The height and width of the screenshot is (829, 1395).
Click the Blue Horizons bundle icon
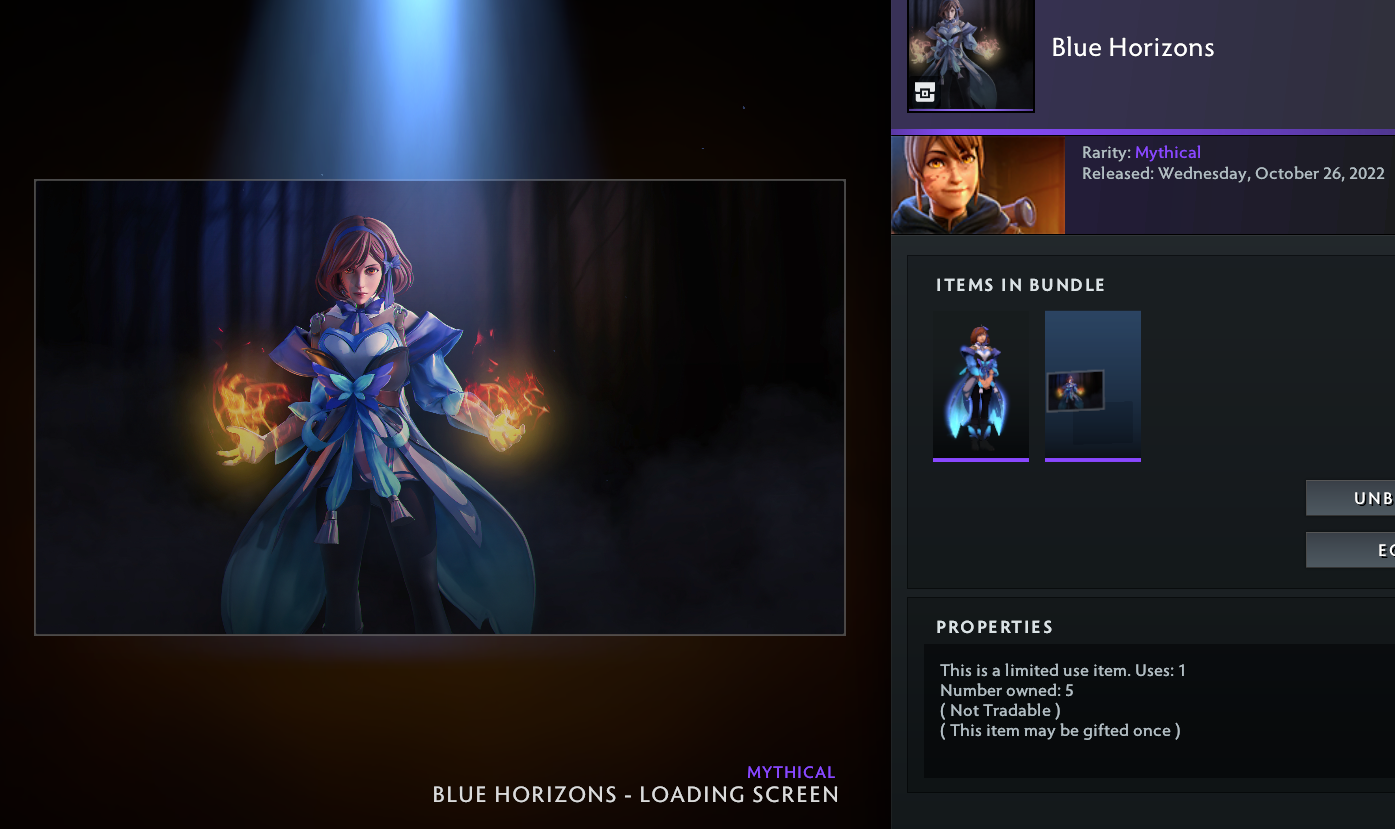coord(970,55)
